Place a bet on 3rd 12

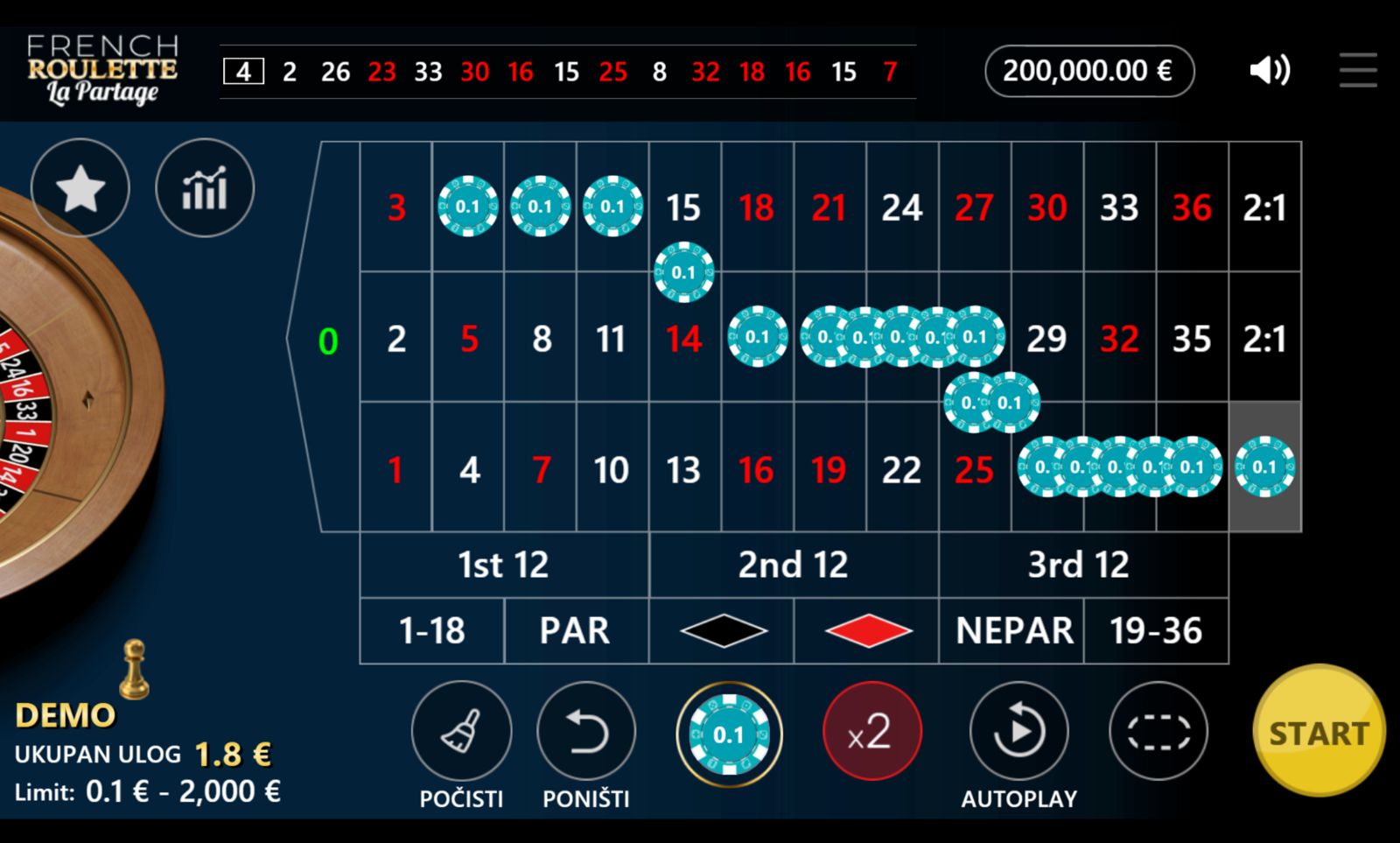pos(1079,565)
